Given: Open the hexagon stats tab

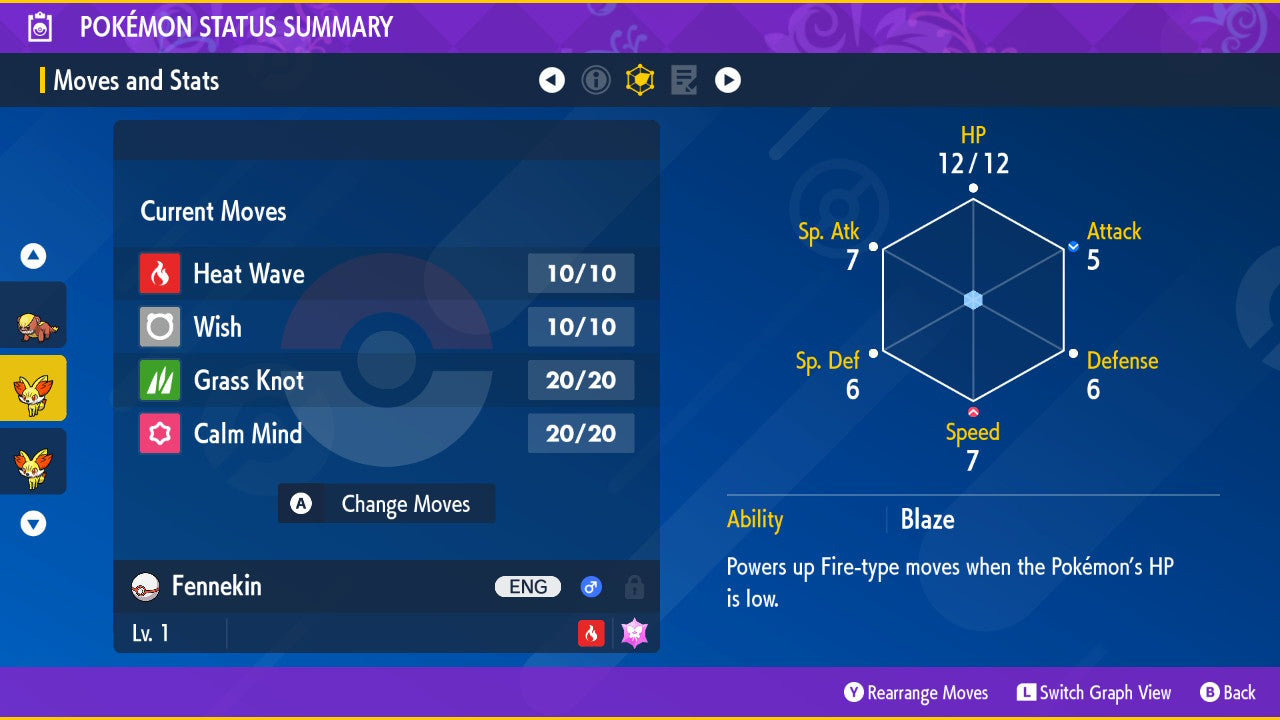Looking at the screenshot, I should pyautogui.click(x=640, y=80).
